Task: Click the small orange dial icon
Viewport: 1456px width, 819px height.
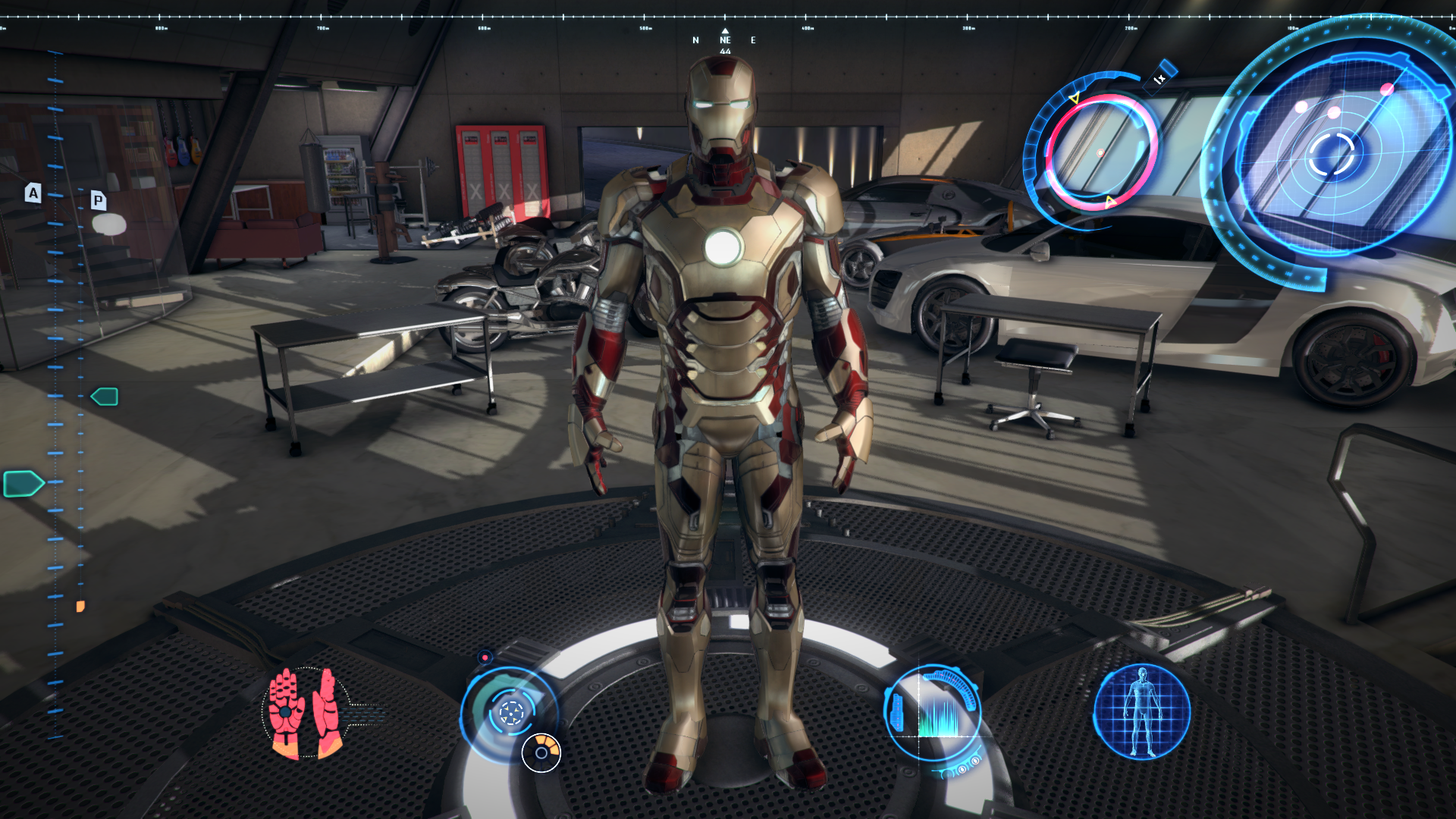Action: tap(541, 752)
